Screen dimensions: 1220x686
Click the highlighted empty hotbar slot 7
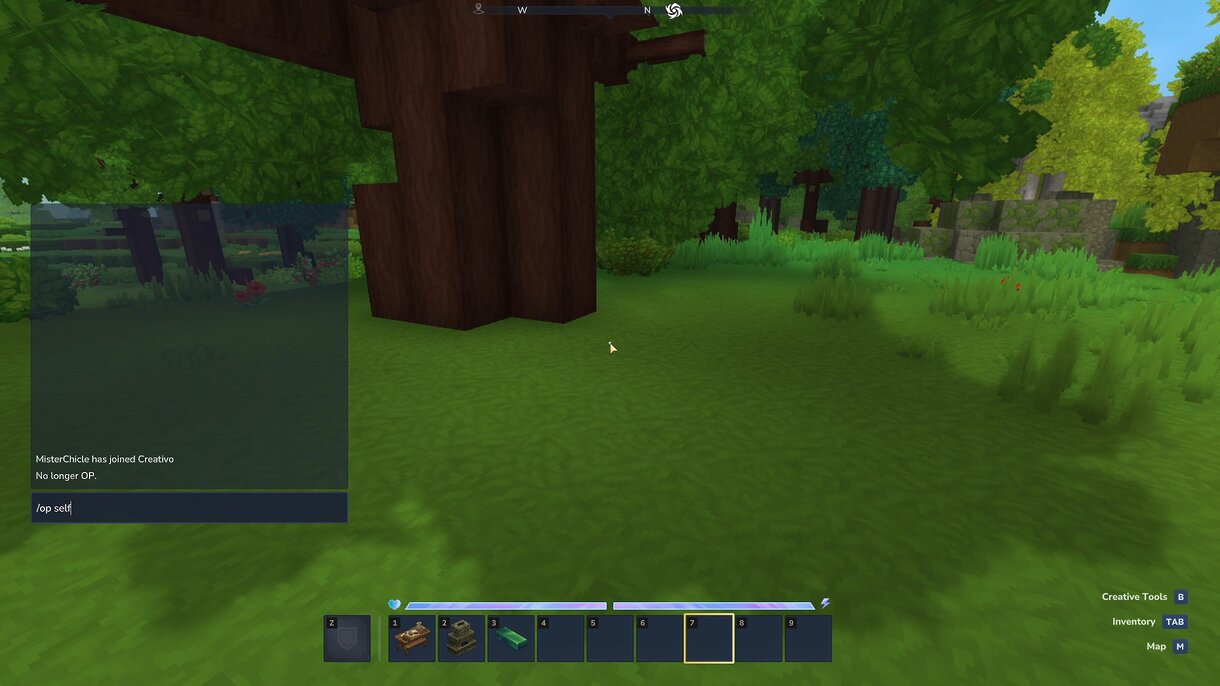[709, 638]
